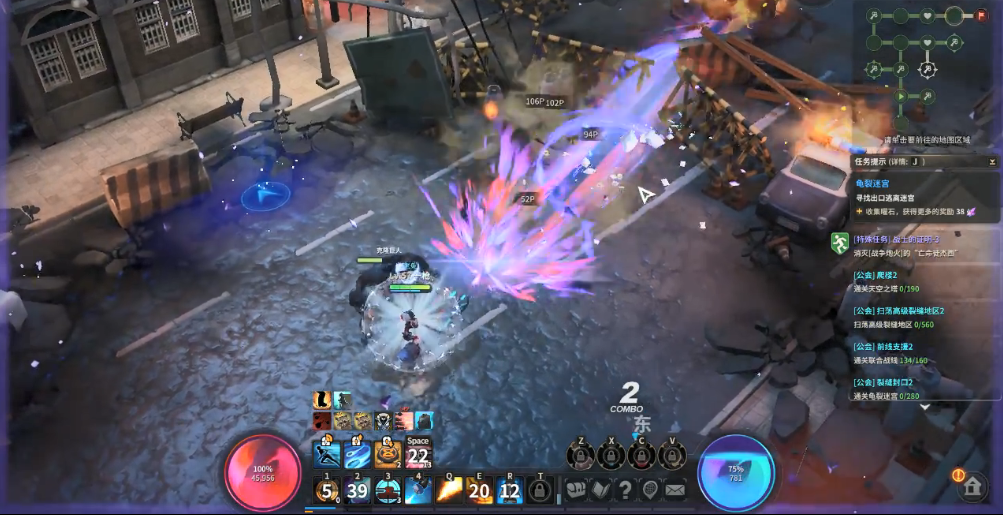This screenshot has width=1003, height=515.
Task: Expand the quest list with the down arrow
Action: [925, 407]
